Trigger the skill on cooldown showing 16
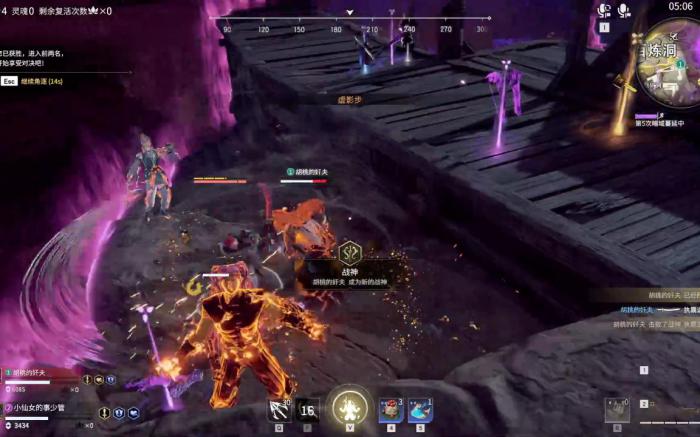The height and width of the screenshot is (437, 700). click(x=308, y=410)
